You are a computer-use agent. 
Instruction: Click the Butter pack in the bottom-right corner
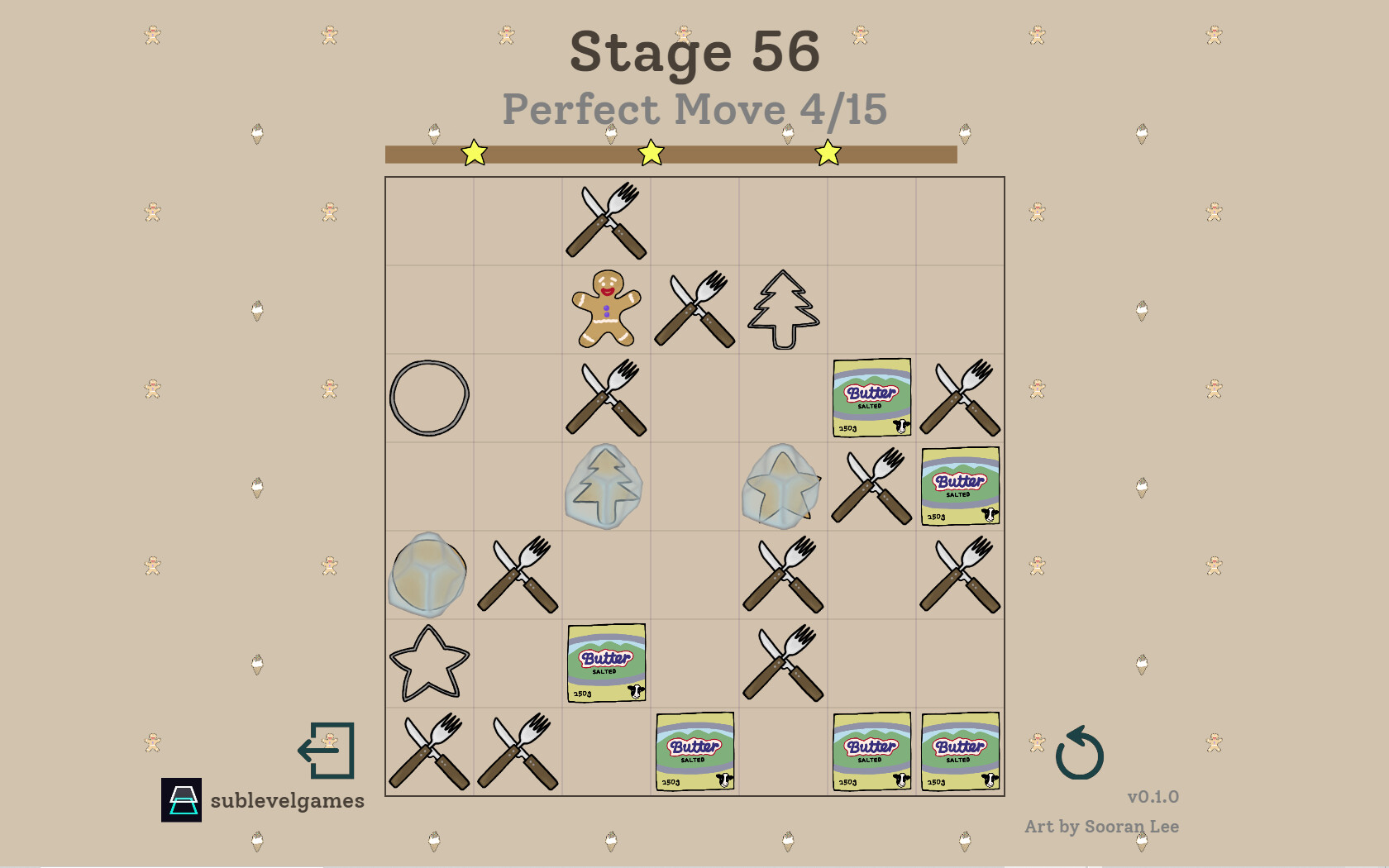pos(960,751)
